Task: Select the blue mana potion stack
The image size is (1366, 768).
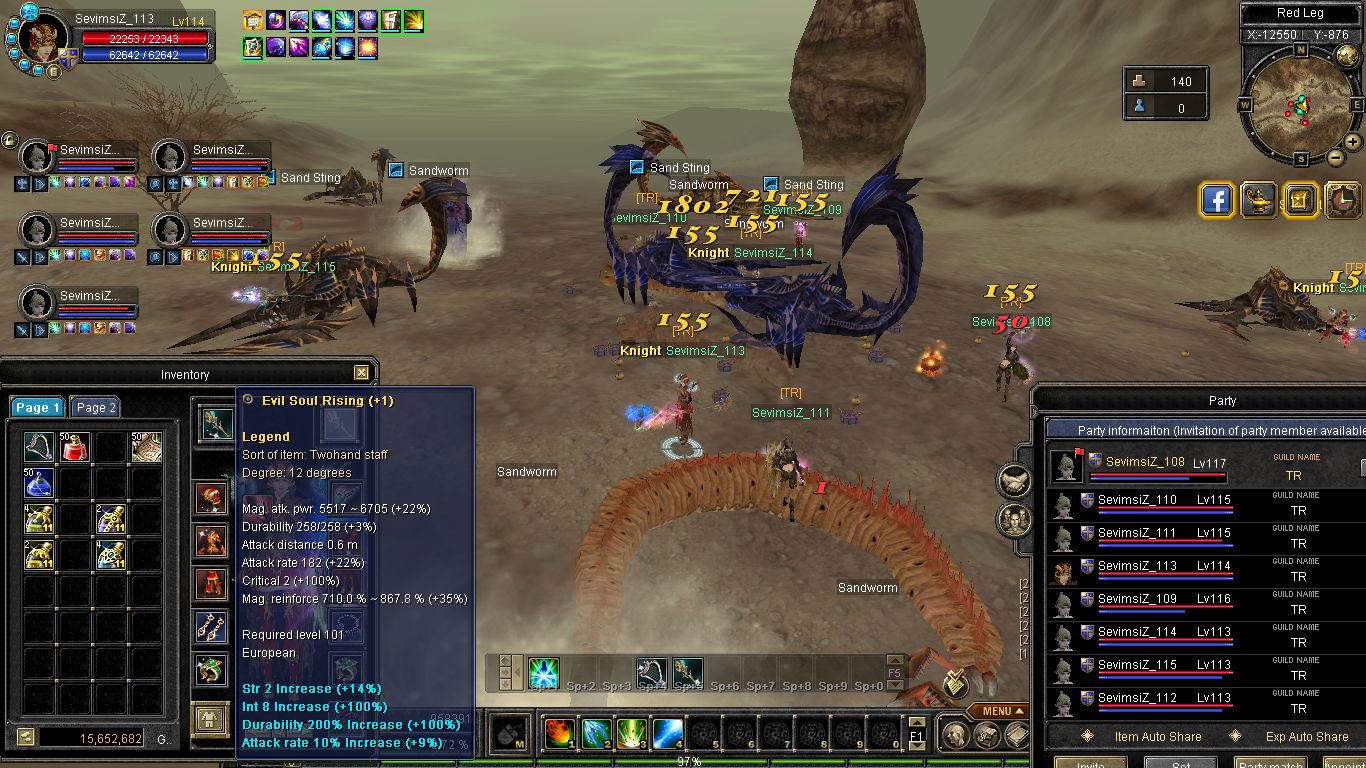Action: point(38,483)
